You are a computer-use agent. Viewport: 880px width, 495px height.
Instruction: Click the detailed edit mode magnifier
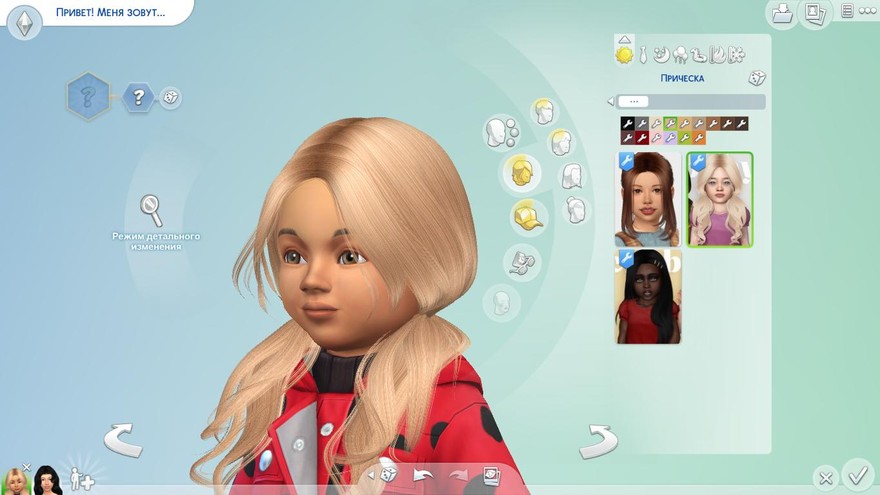pyautogui.click(x=151, y=210)
